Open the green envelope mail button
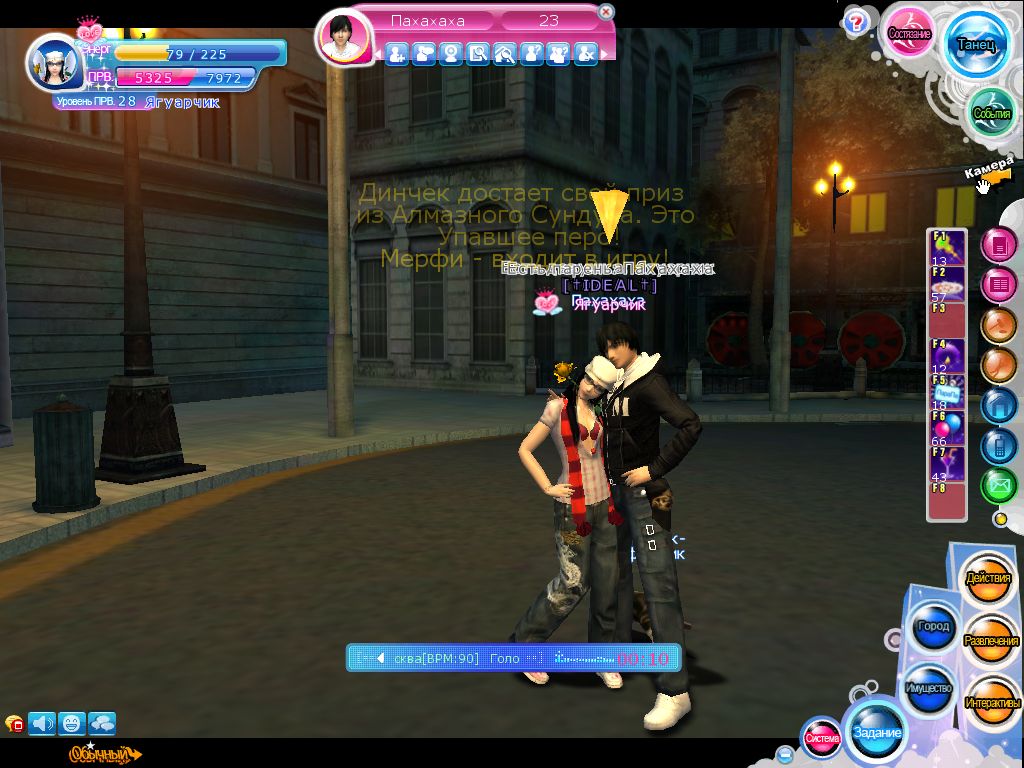 coord(998,487)
